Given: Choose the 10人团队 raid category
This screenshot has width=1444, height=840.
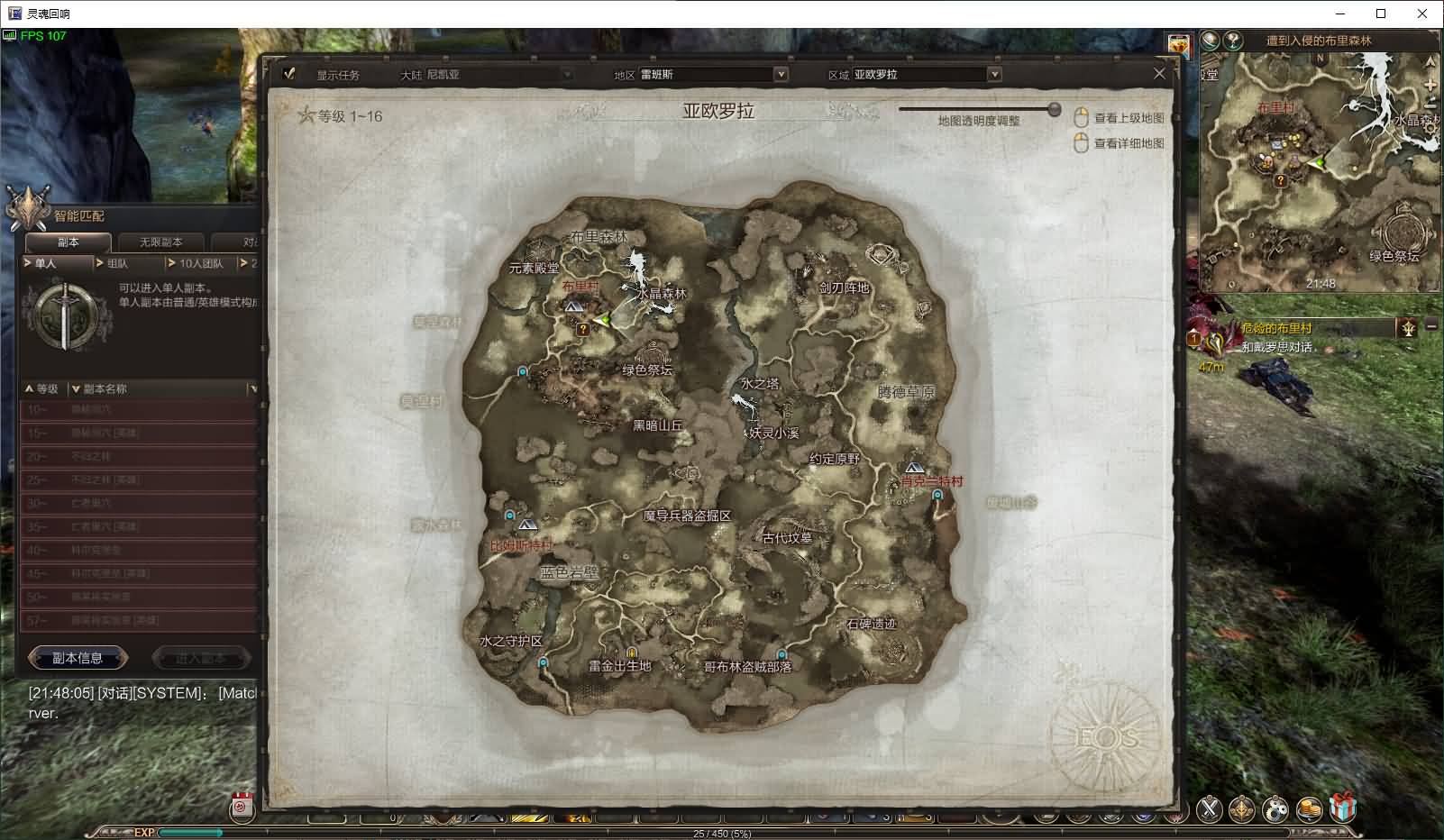Looking at the screenshot, I should [199, 263].
